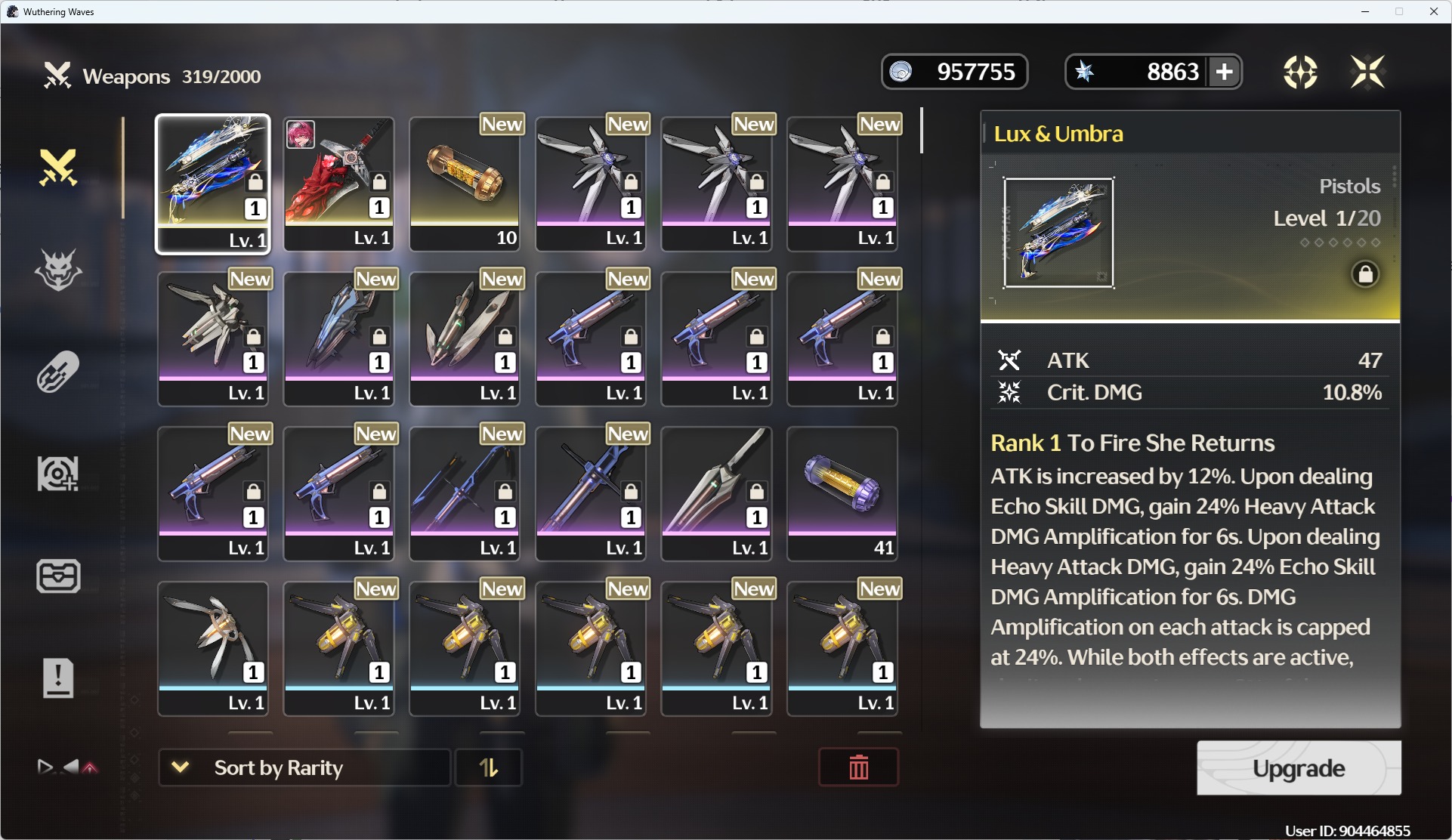Close the weapons inventory screen

pos(1367,73)
